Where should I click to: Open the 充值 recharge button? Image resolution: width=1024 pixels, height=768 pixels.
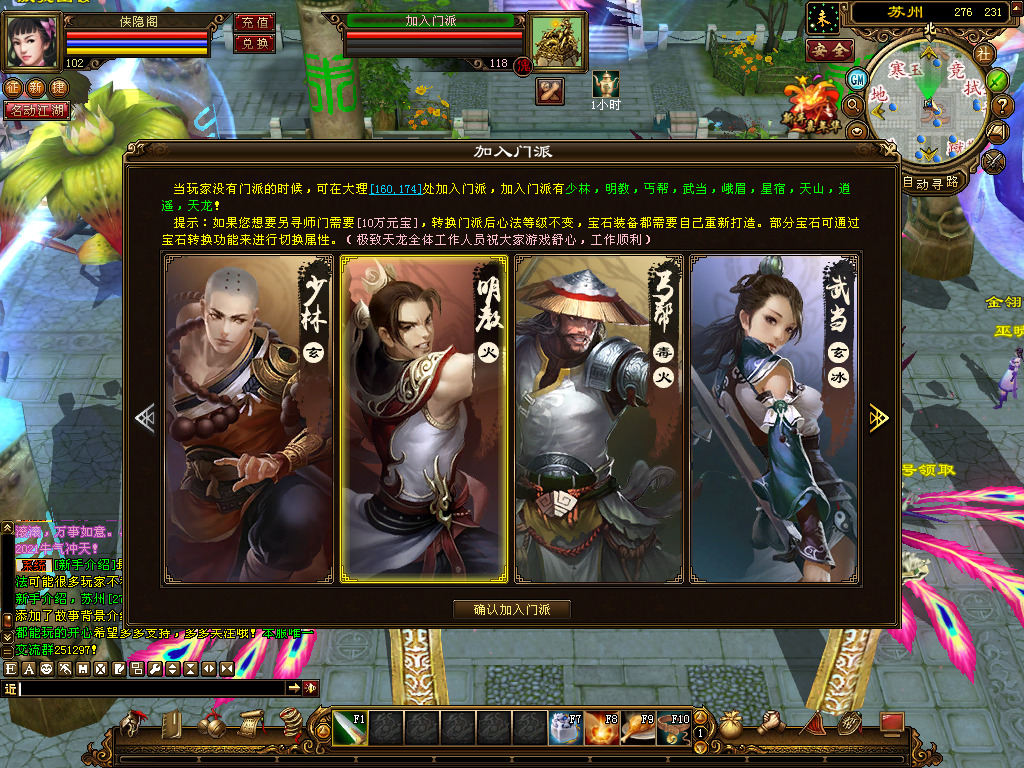click(255, 22)
